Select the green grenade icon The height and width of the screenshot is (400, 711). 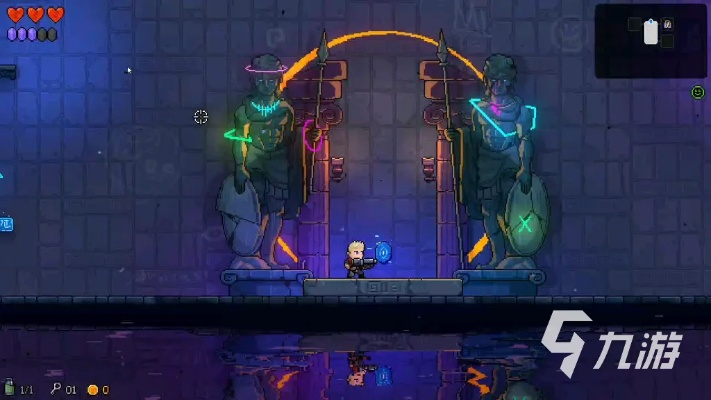click(10, 388)
